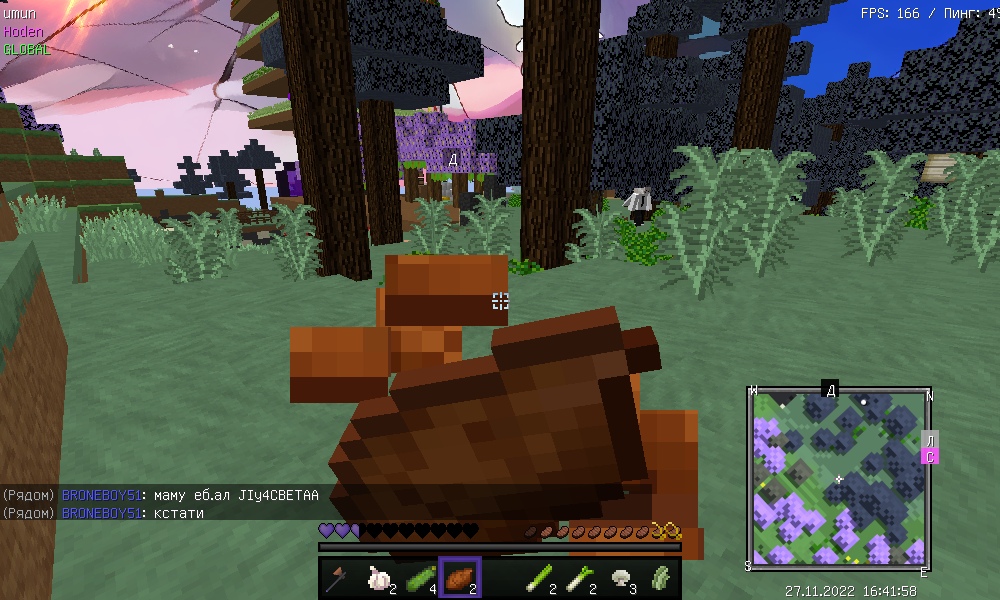
Task: Open the minimap
Action: click(x=840, y=478)
